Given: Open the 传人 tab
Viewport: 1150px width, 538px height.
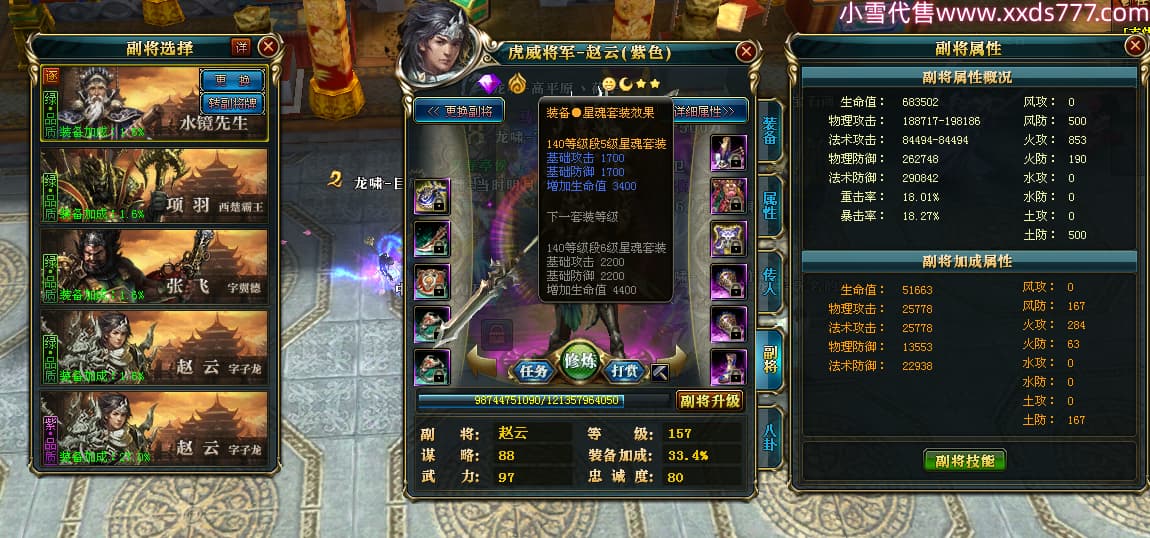Looking at the screenshot, I should tap(769, 280).
